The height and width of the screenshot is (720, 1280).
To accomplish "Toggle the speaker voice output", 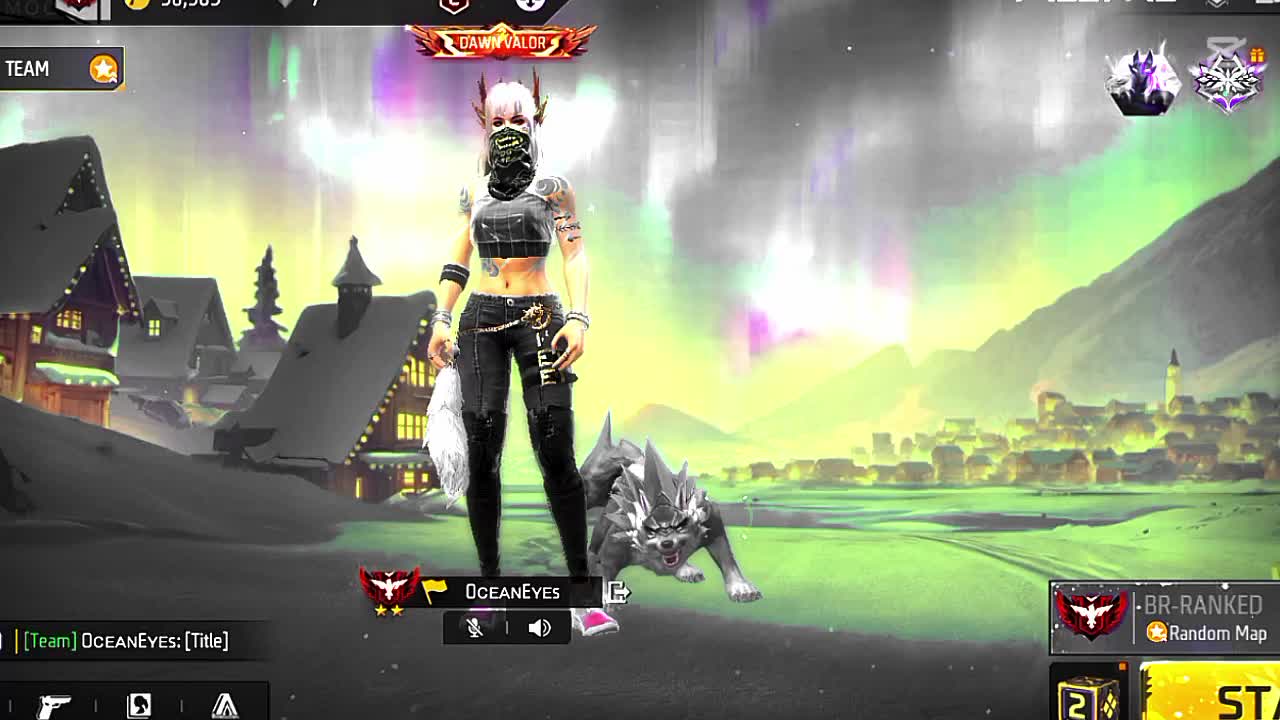I will point(539,628).
